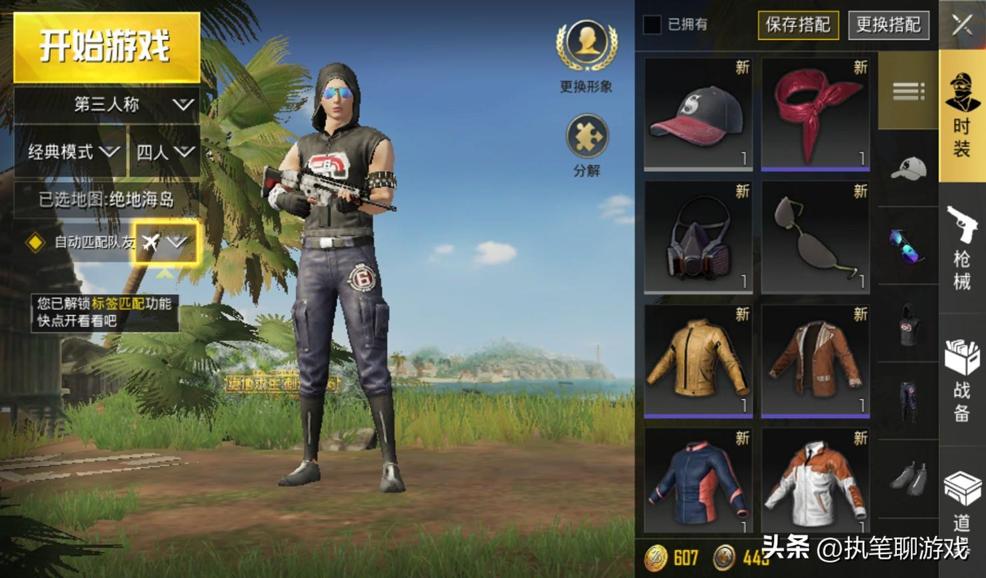The width and height of the screenshot is (986, 578).
Task: Show all items with the list filter
Action: click(x=908, y=92)
